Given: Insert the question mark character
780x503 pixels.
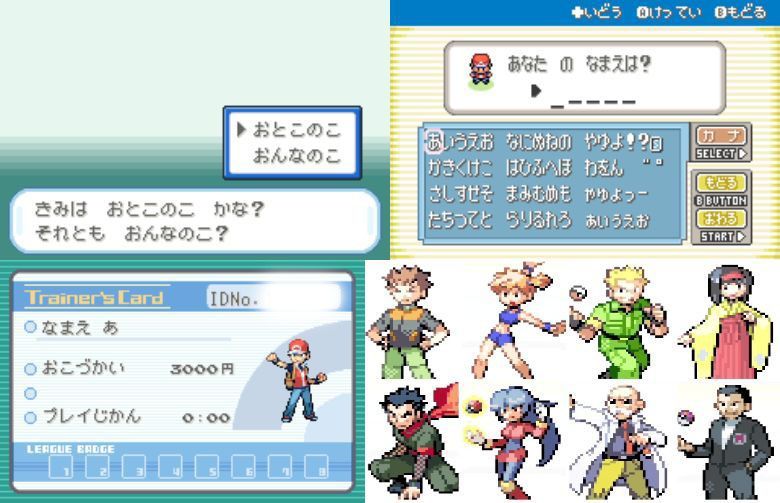Looking at the screenshot, I should (644, 140).
